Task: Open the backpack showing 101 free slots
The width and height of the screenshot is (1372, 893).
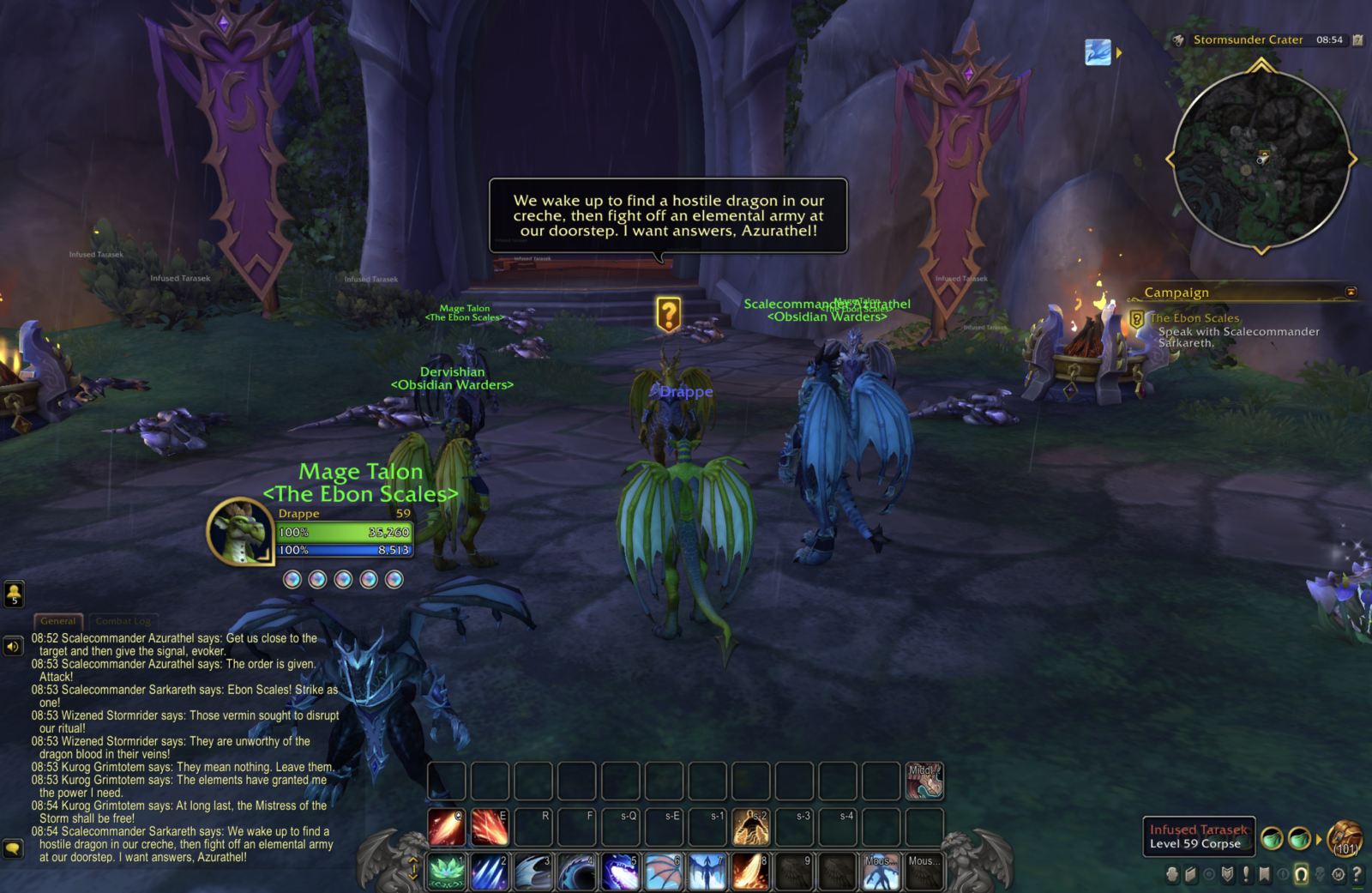Action: pos(1344,841)
